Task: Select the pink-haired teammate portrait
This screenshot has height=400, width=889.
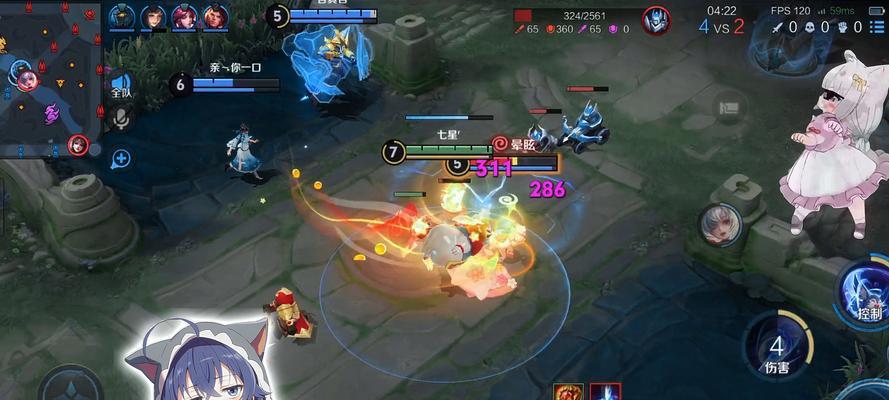Action: pyautogui.click(x=185, y=17)
